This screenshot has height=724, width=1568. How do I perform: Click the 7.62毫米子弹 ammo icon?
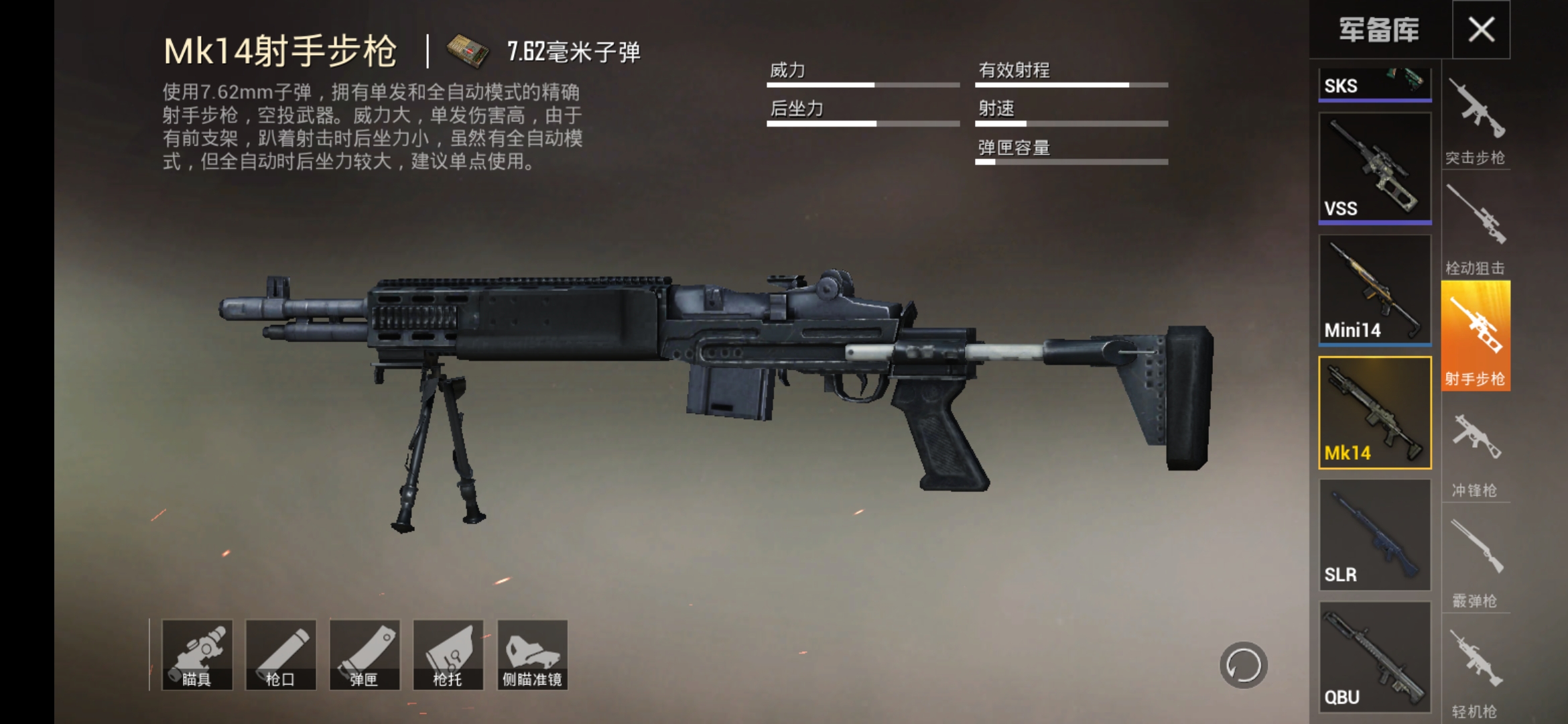[x=464, y=52]
